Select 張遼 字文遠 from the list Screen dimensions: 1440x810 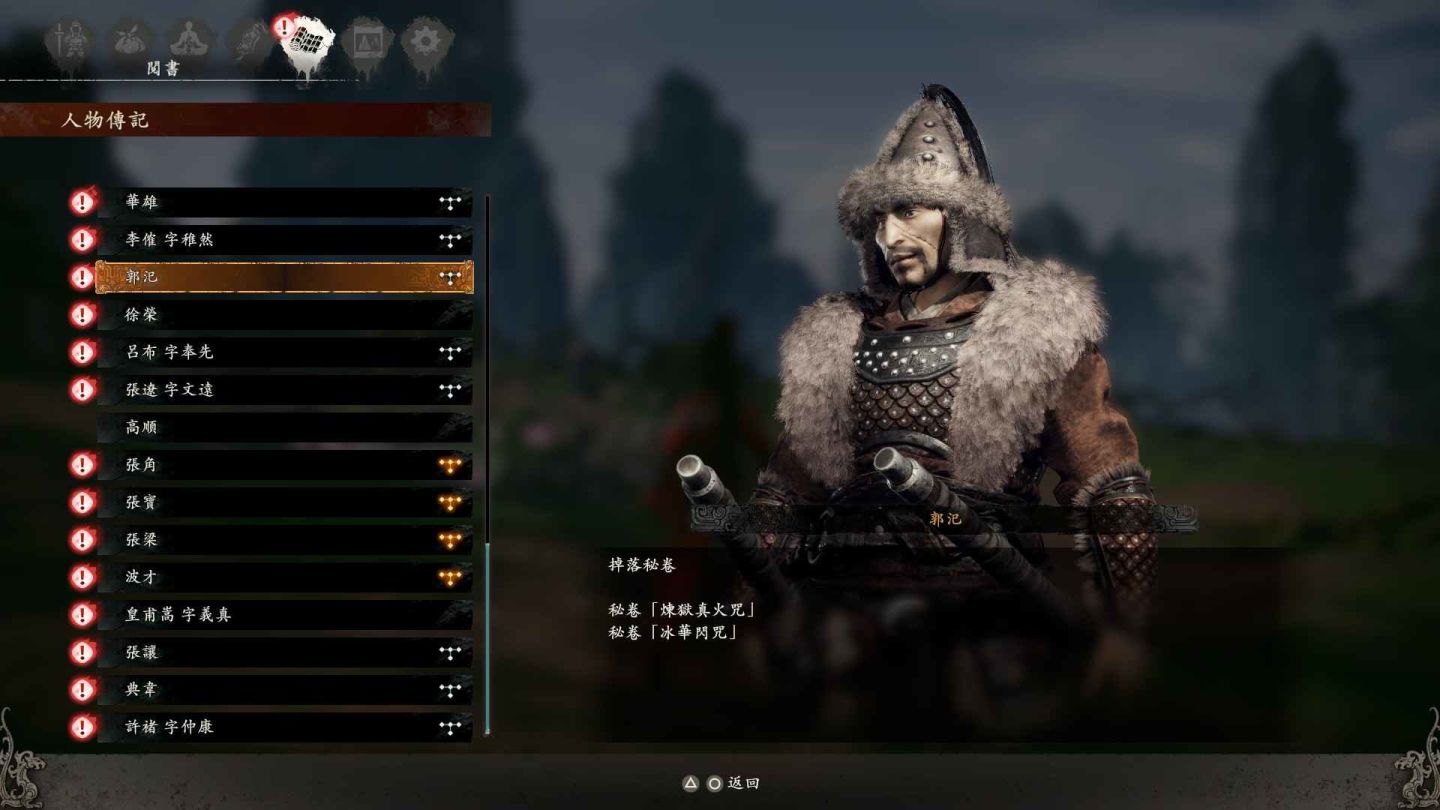click(x=284, y=390)
